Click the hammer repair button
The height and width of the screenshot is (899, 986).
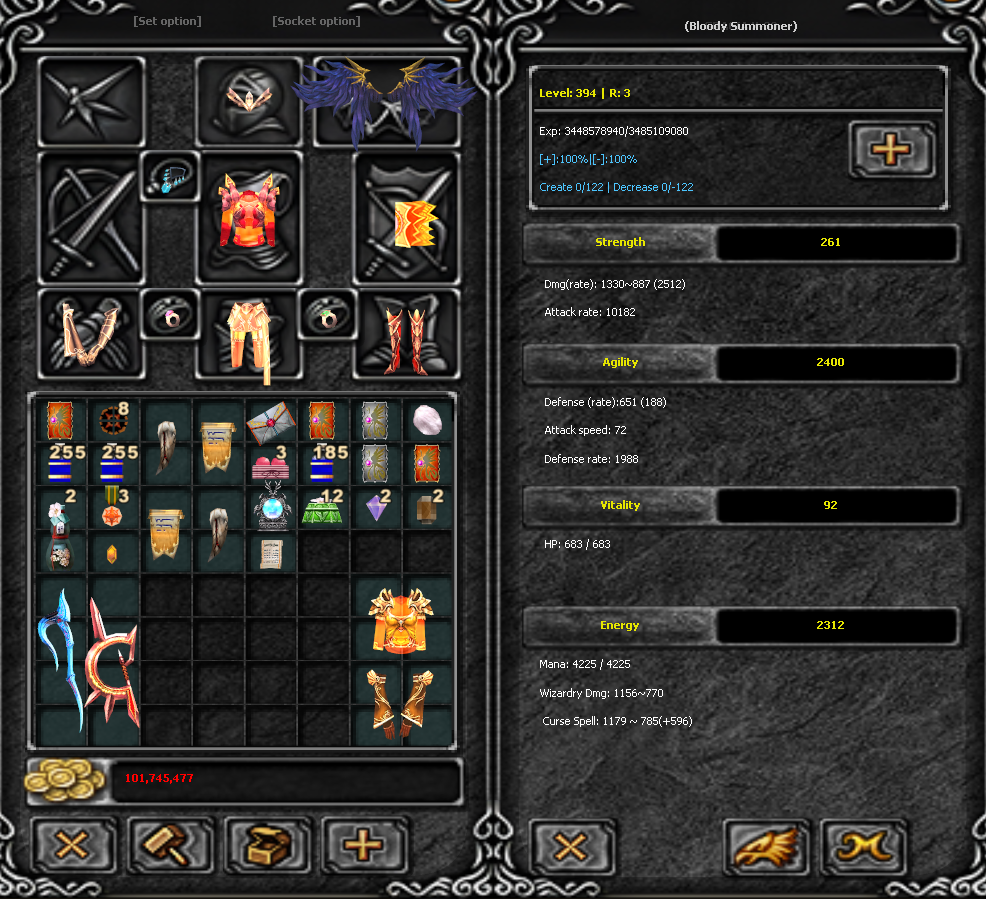point(170,846)
